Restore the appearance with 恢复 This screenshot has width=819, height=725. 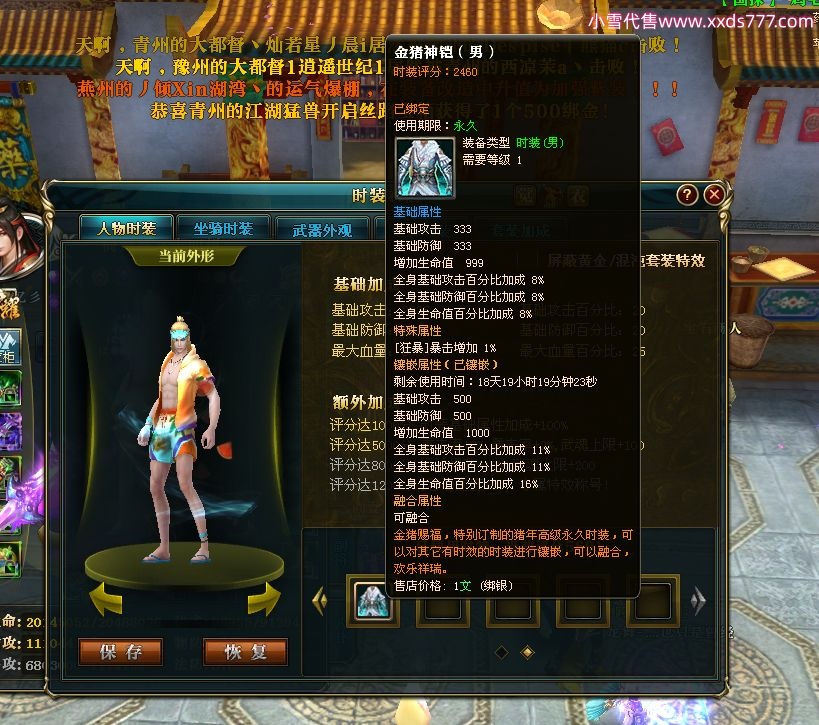245,652
